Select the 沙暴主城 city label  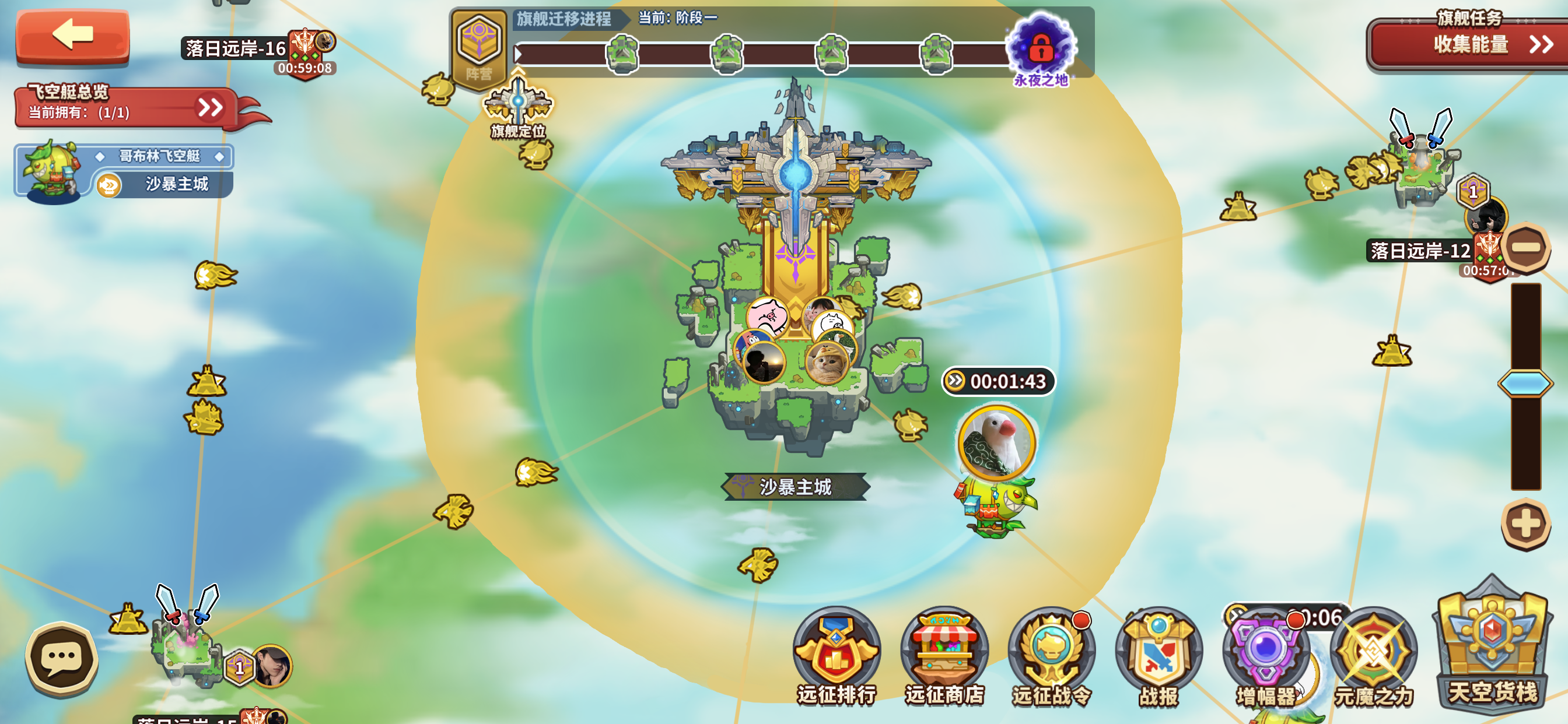click(x=795, y=487)
